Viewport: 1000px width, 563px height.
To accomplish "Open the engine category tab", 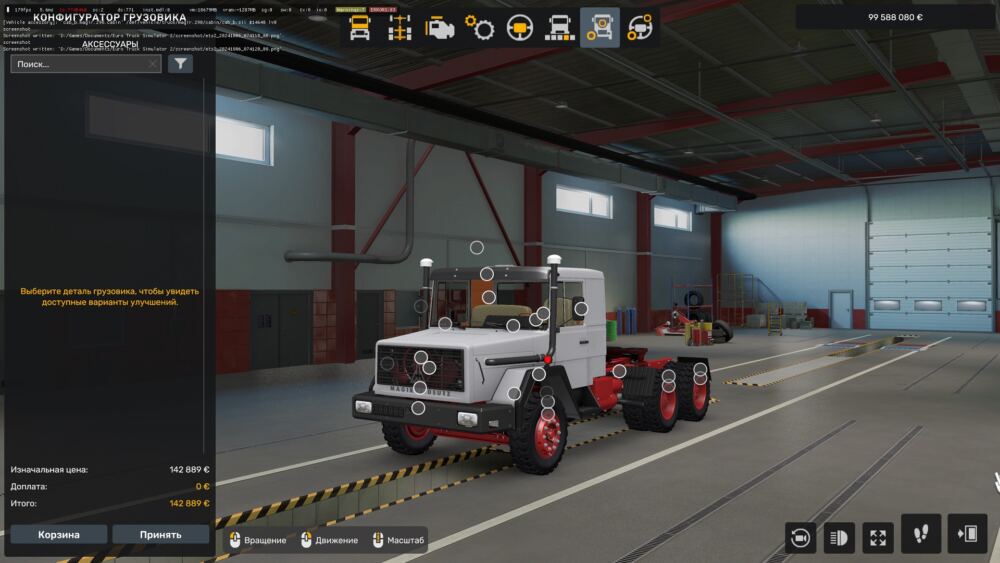I will [439, 28].
